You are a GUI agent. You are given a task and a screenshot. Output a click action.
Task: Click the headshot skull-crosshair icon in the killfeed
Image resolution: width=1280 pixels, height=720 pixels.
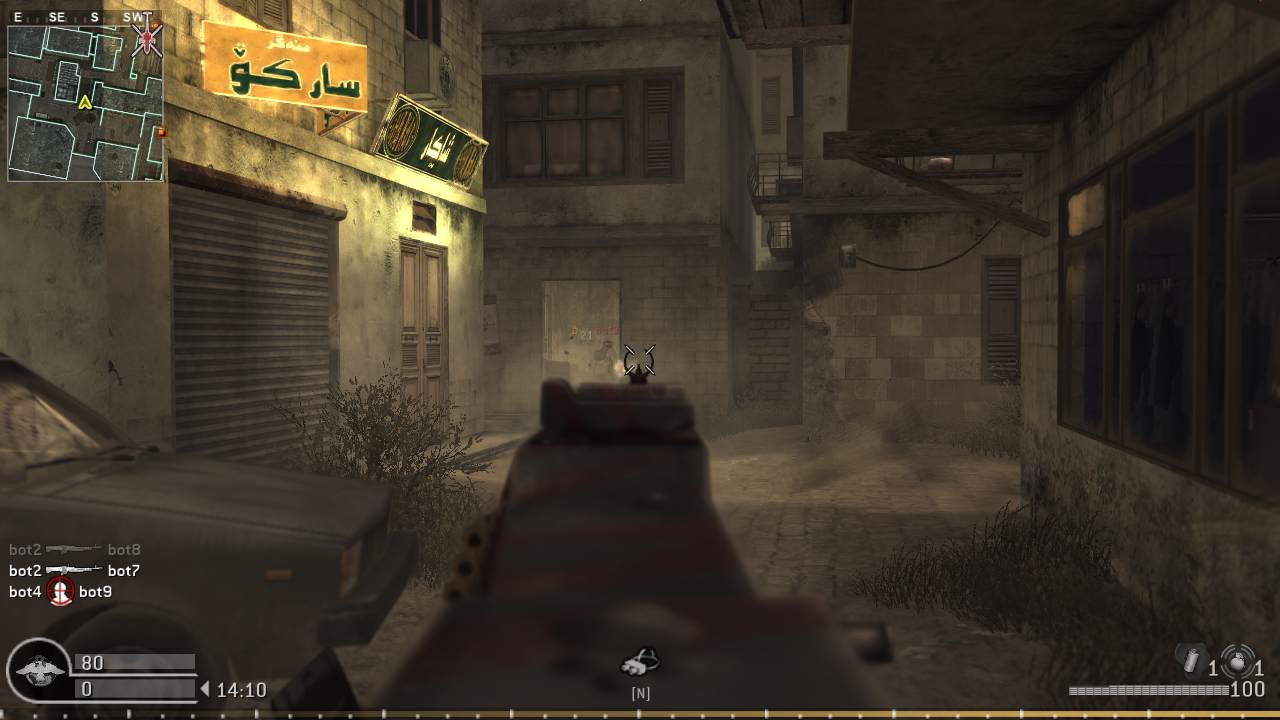click(61, 590)
